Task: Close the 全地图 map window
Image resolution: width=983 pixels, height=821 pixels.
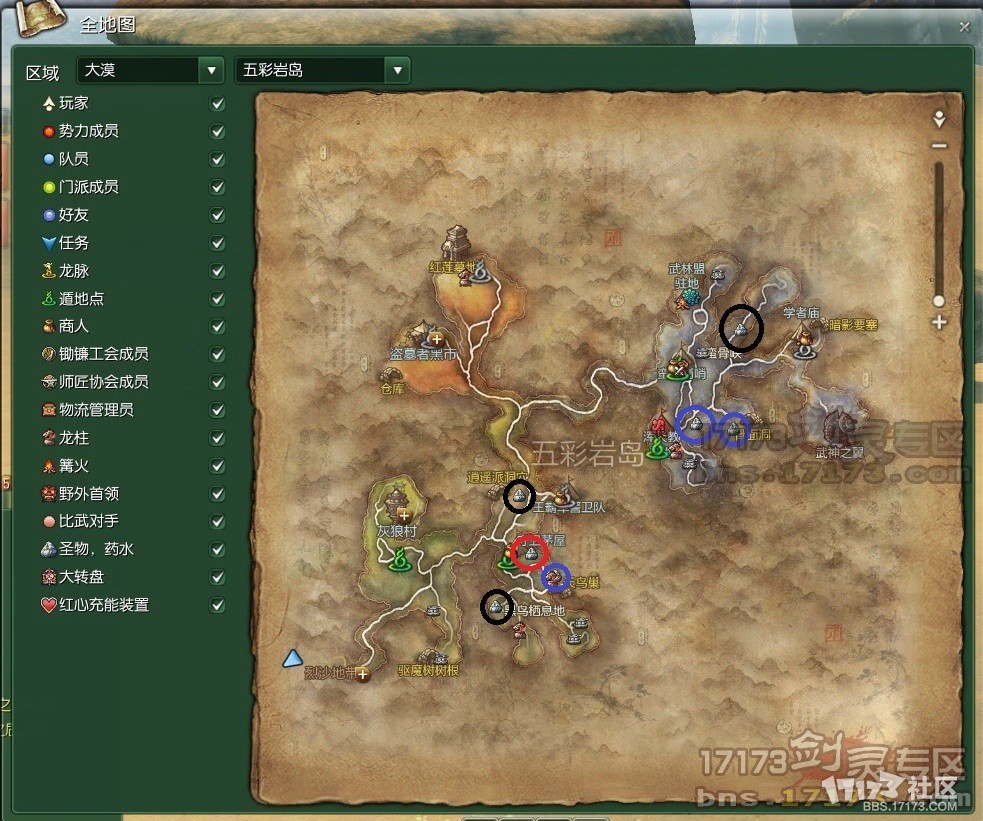Action: (x=964, y=27)
